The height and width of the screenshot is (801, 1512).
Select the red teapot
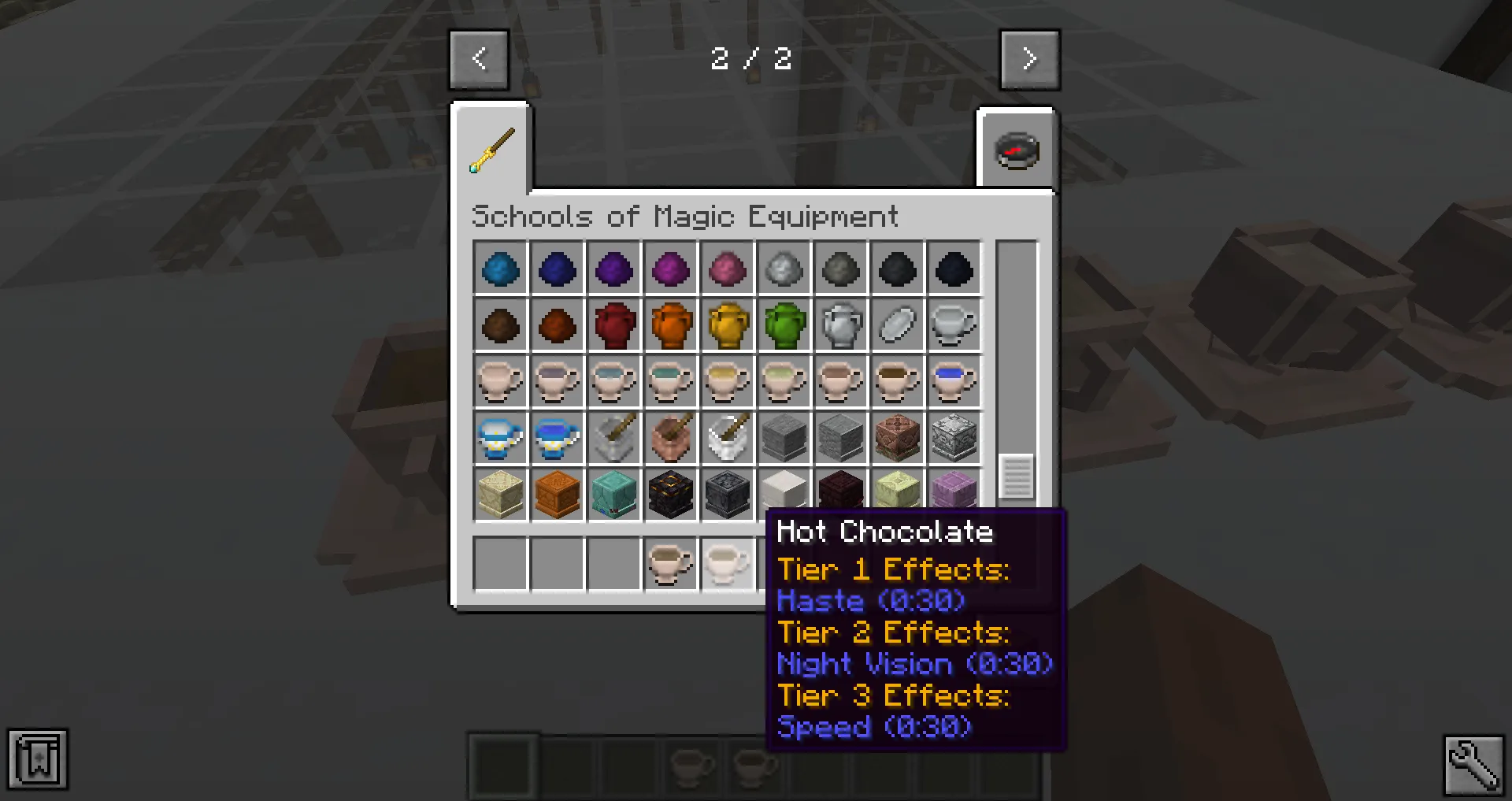[x=613, y=325]
